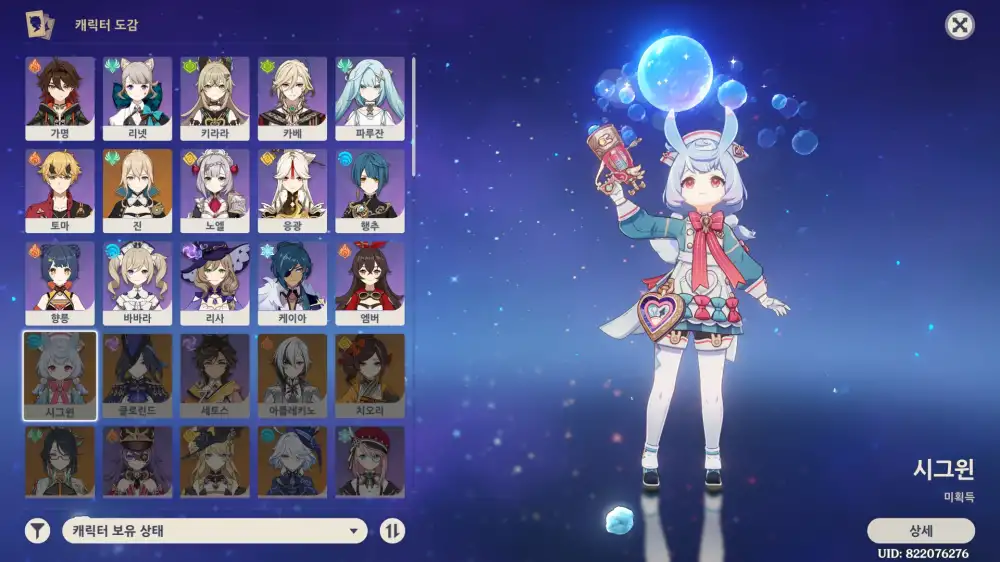Click the funnel filter icon
Viewport: 1000px width, 562px height.
pyautogui.click(x=37, y=531)
